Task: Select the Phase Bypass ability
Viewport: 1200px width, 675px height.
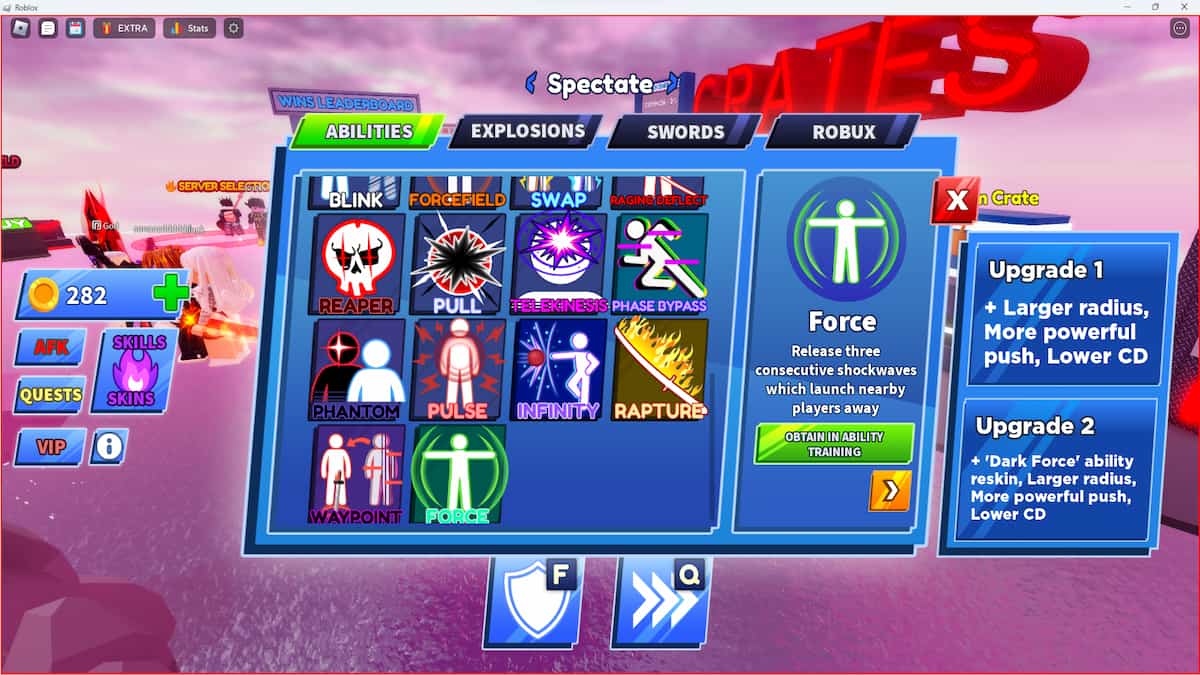Action: click(659, 264)
